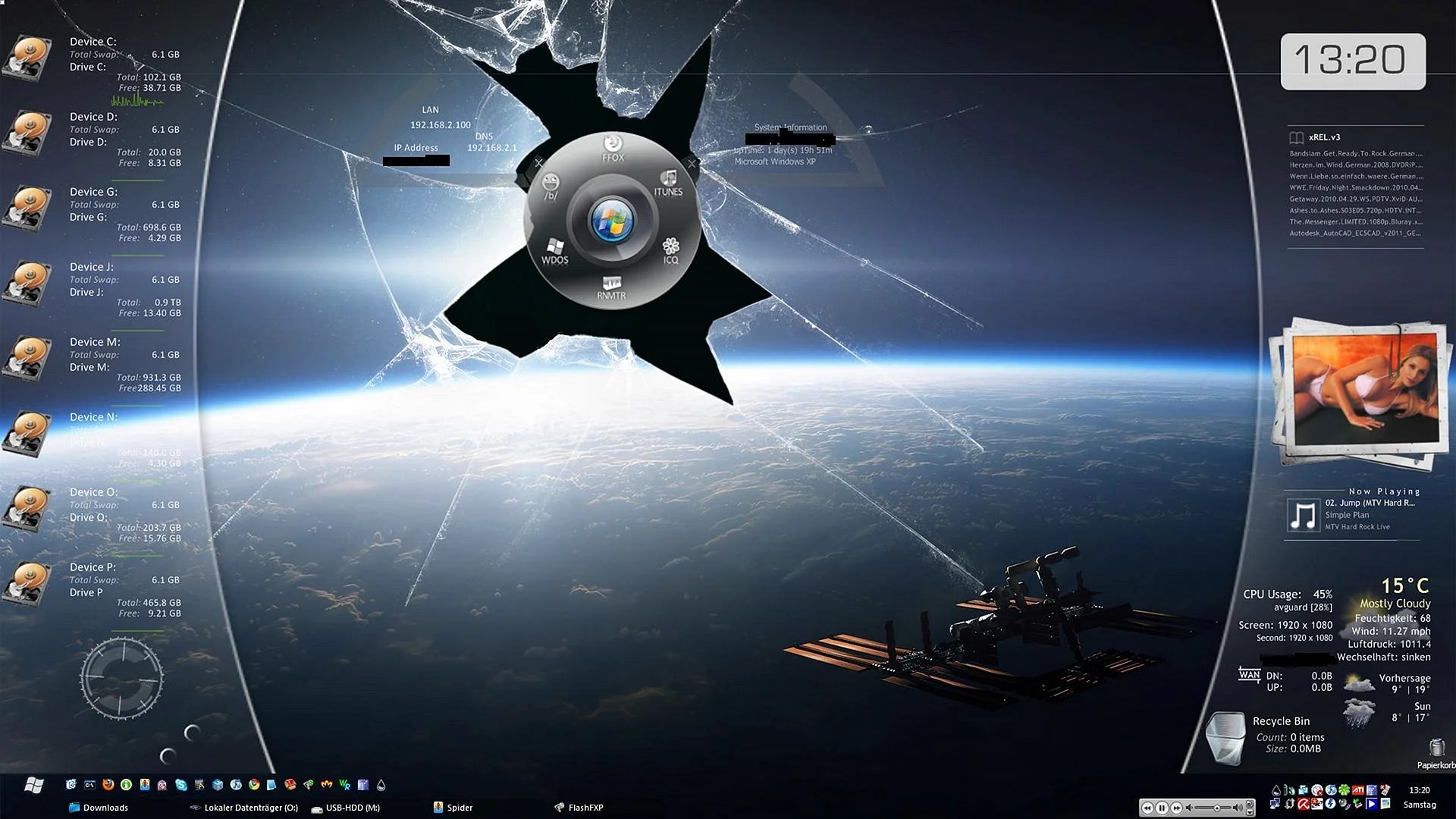Click the central Windows logo in the launcher
This screenshot has width=1456, height=819.
[x=611, y=220]
